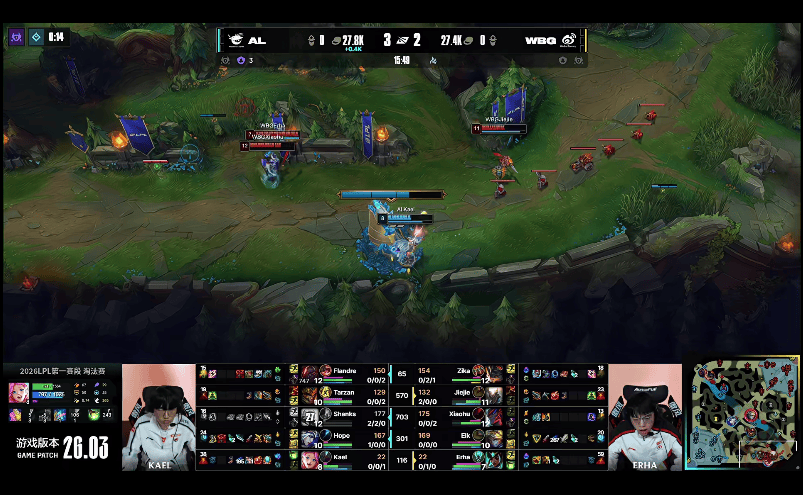Choose Jiejie in the player scoreboard
The image size is (803, 495).
pos(460,394)
